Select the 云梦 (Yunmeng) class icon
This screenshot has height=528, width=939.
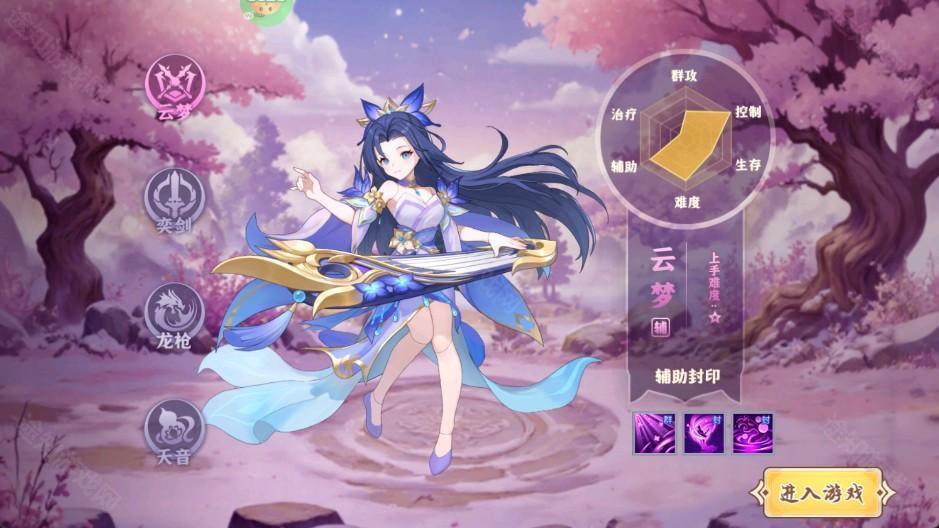[x=174, y=81]
